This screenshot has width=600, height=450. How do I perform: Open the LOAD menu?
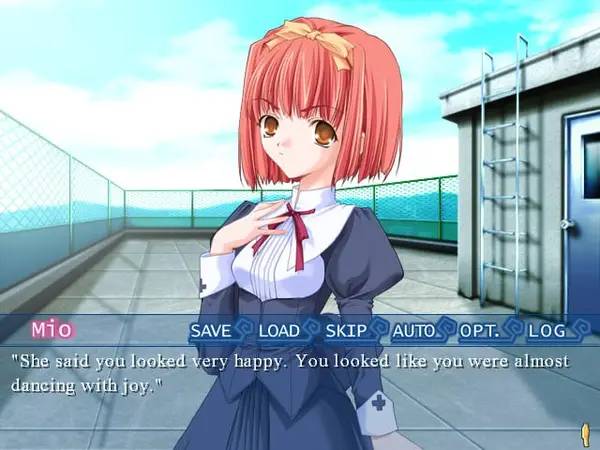pyautogui.click(x=279, y=329)
